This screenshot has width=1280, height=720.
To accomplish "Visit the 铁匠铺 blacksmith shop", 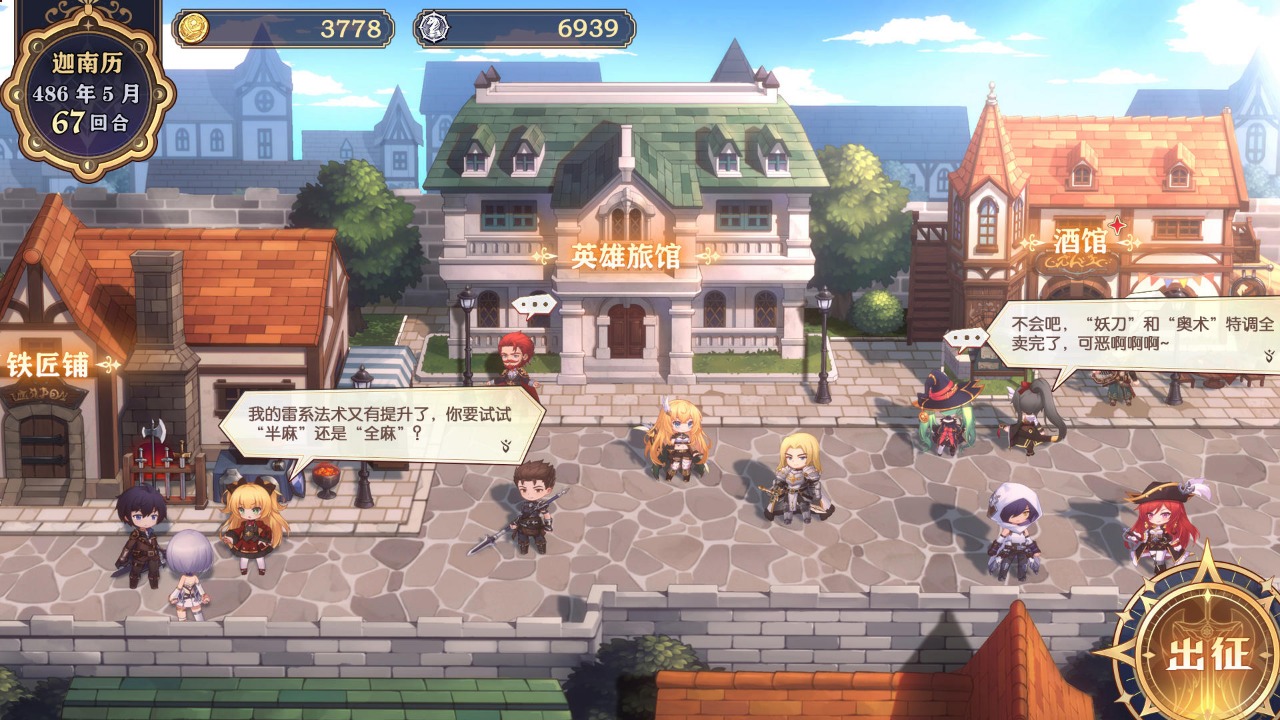I will [49, 364].
